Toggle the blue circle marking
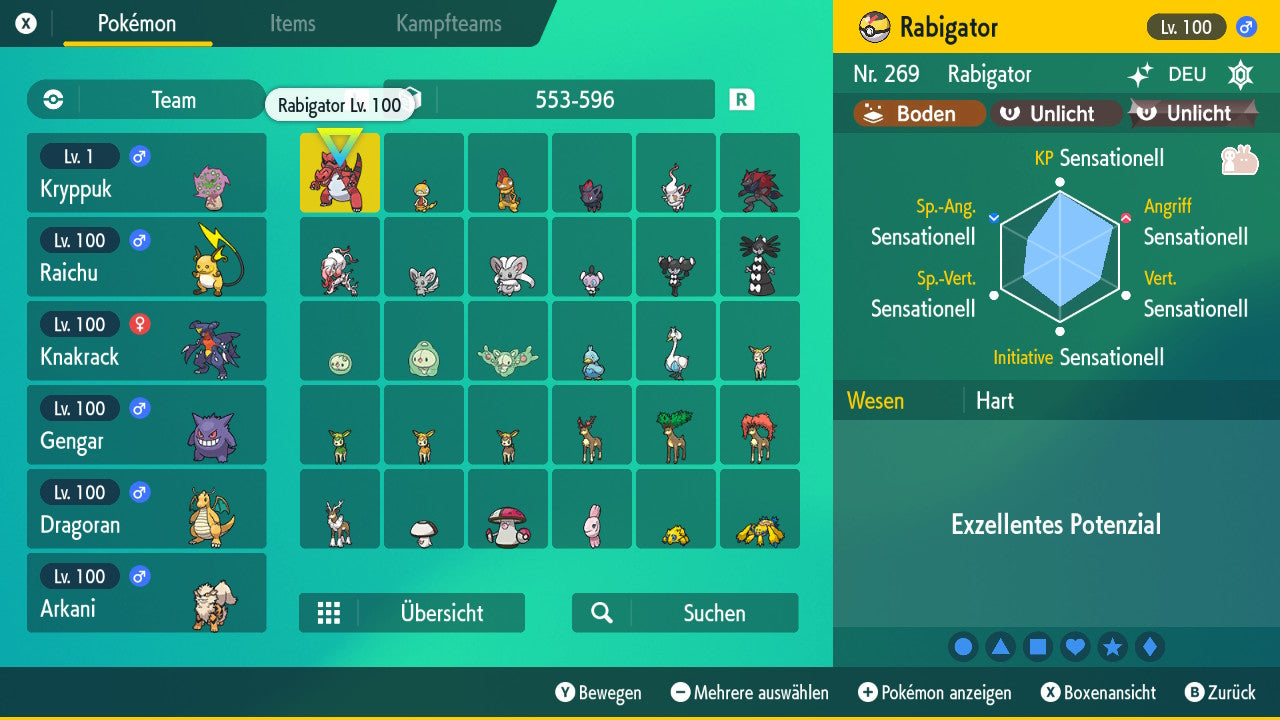Image resolution: width=1280 pixels, height=720 pixels. (963, 647)
